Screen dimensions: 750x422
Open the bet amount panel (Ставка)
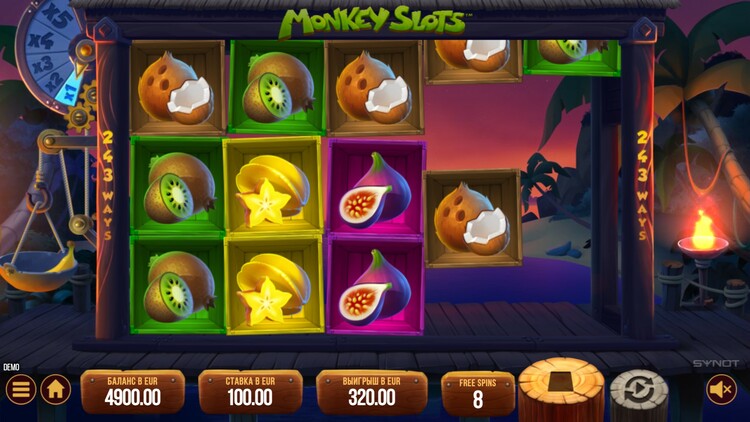(250, 391)
